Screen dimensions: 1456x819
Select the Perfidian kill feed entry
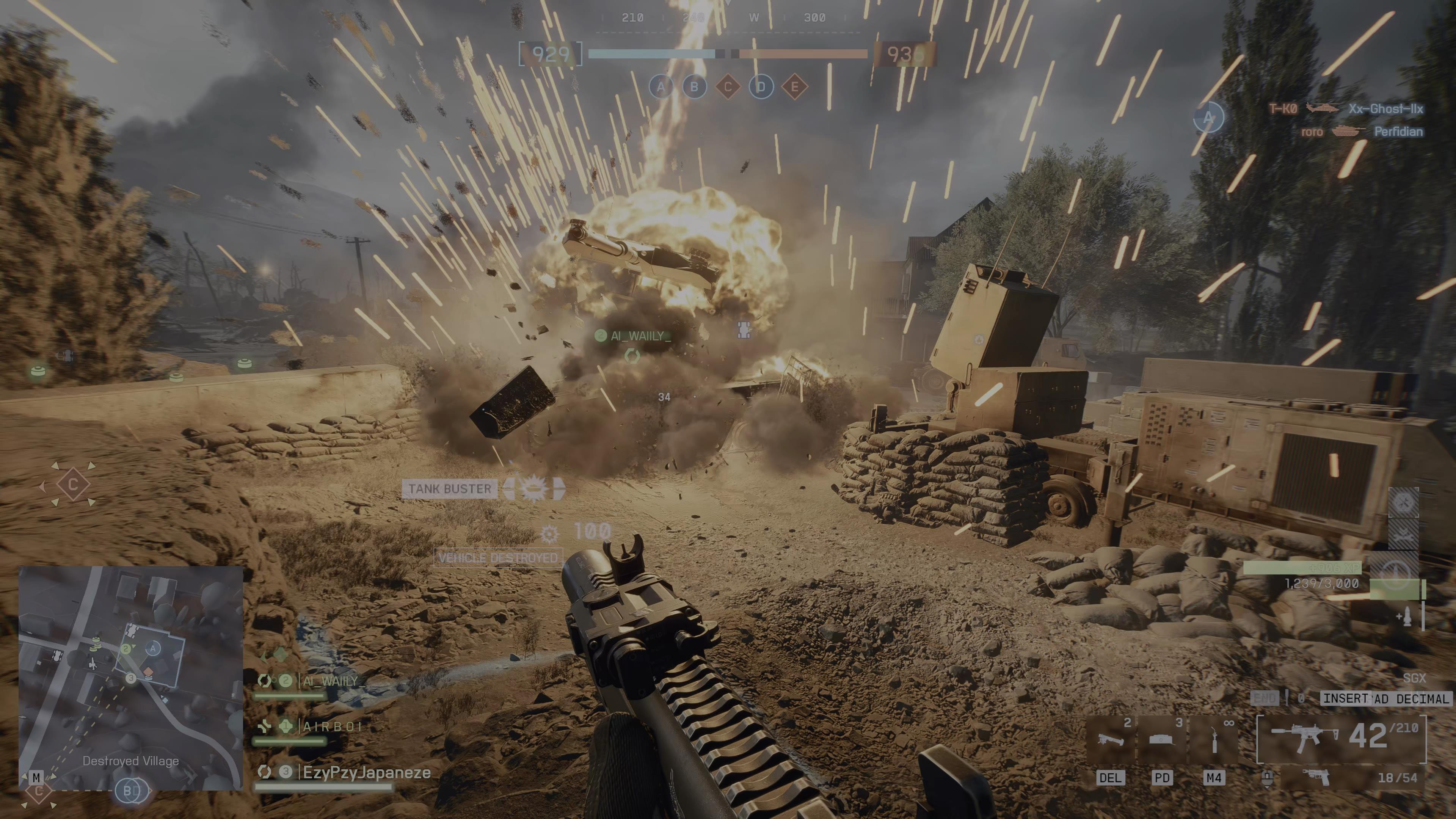coord(1398,132)
